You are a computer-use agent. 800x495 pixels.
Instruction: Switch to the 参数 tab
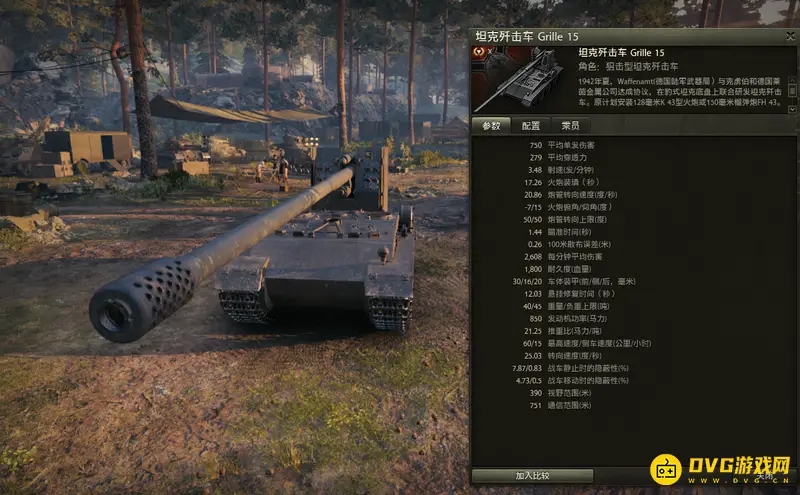[490, 126]
